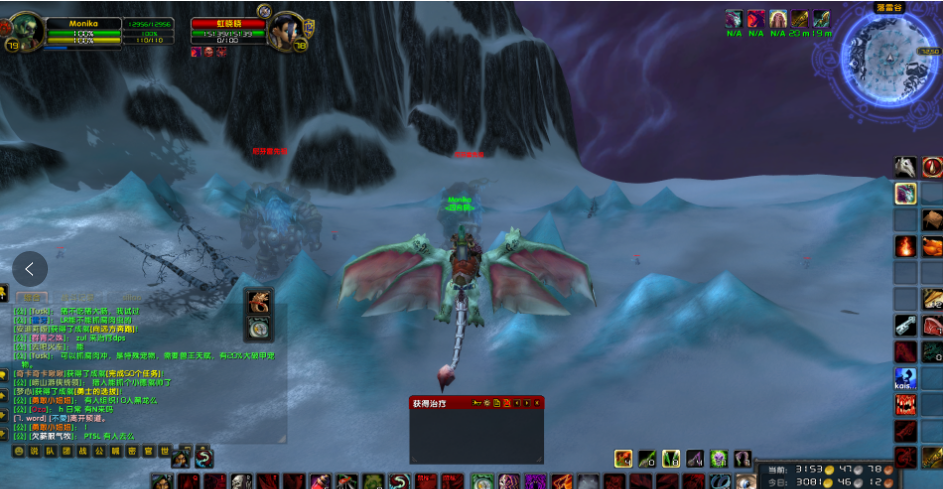The width and height of the screenshot is (943, 489).
Task: Close the 获得治疗 meter window
Action: (538, 403)
